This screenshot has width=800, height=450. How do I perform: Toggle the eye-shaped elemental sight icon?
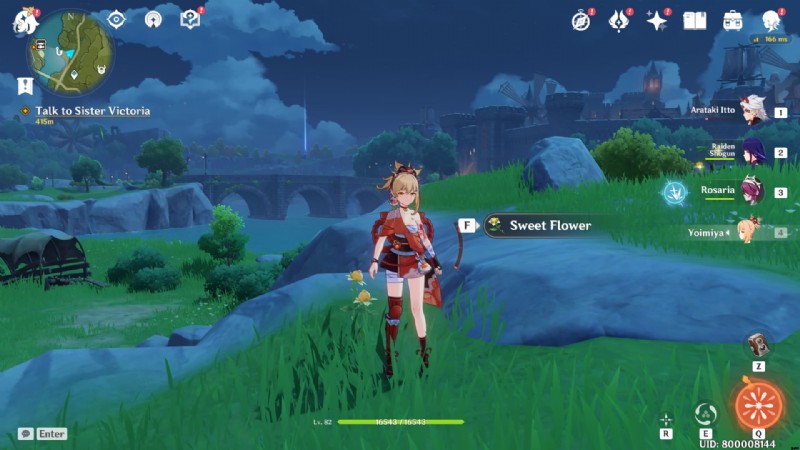click(117, 19)
